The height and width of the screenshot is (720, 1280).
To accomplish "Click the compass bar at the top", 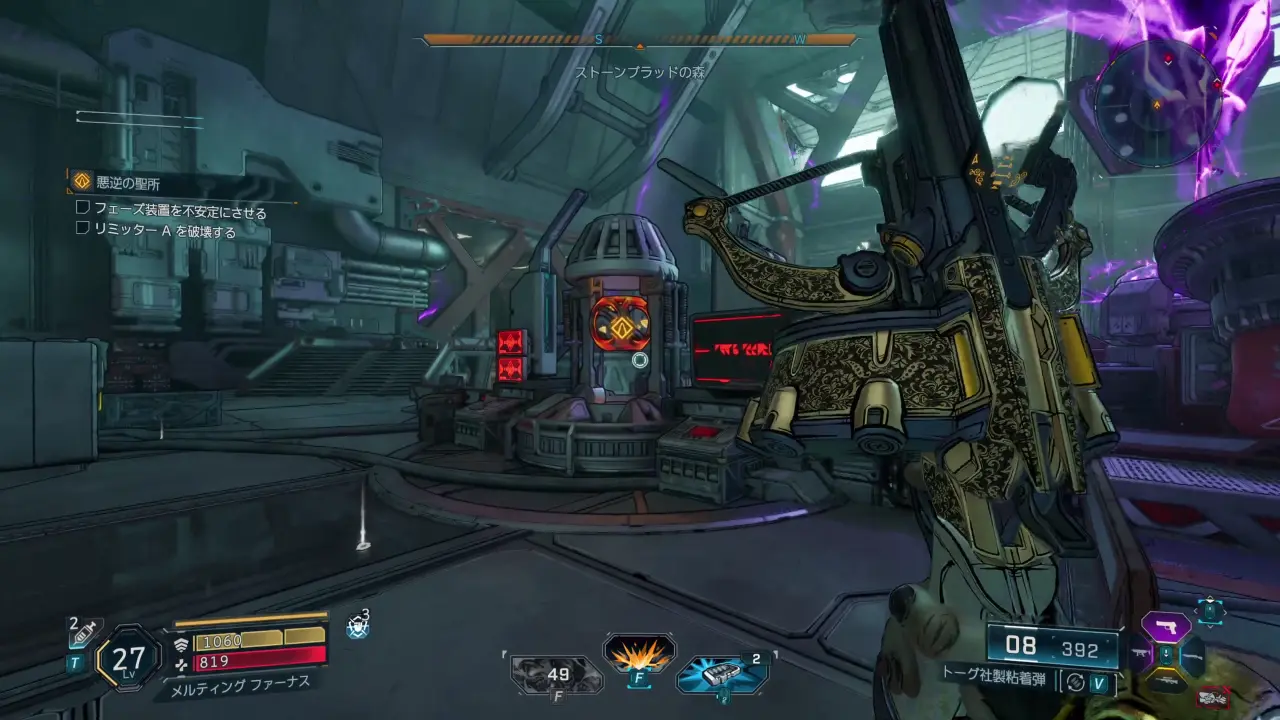I will click(x=640, y=41).
